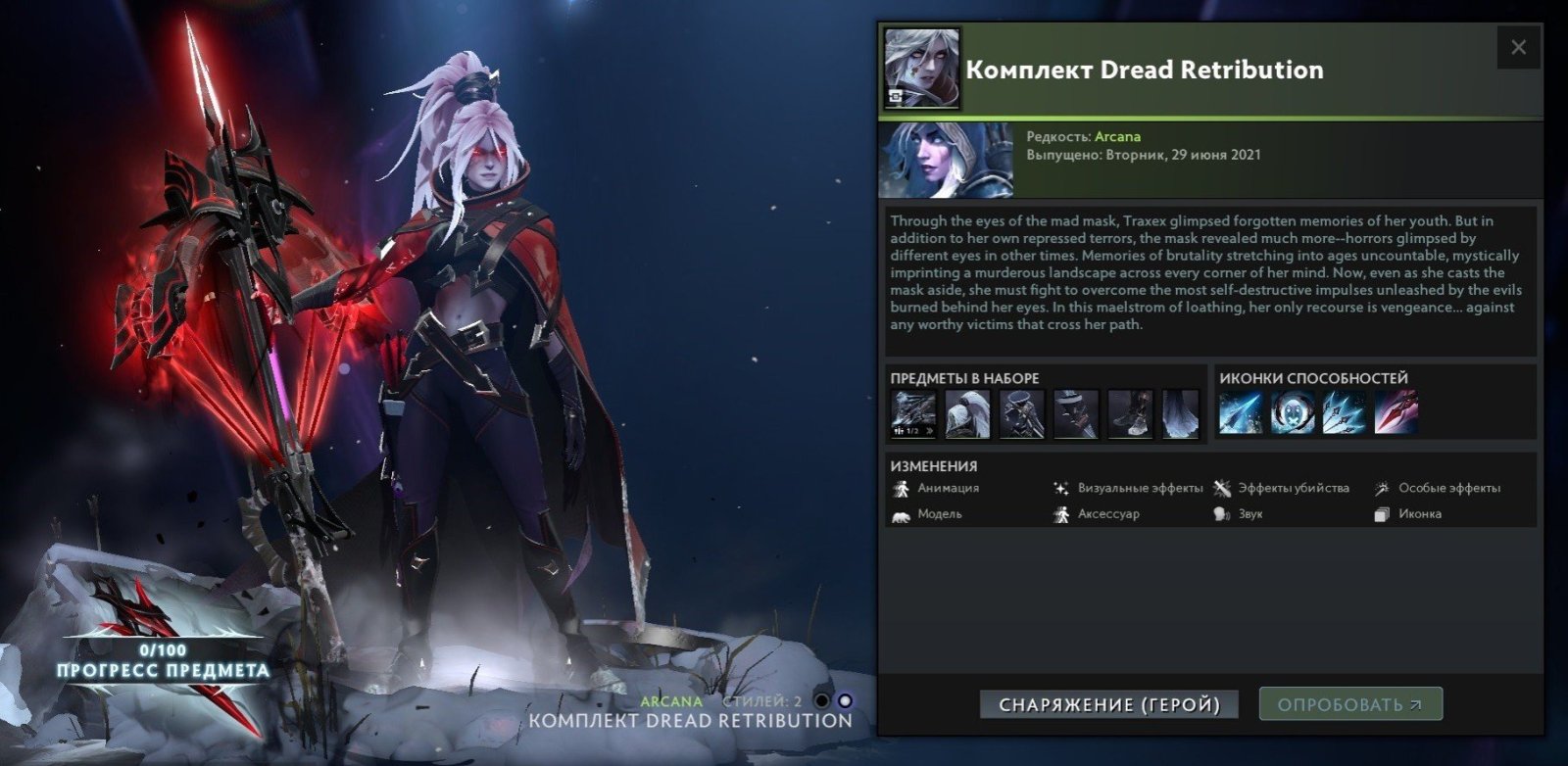Click the Dread Retribution set portrait icon
This screenshot has height=766, width=1568.
(x=922, y=68)
